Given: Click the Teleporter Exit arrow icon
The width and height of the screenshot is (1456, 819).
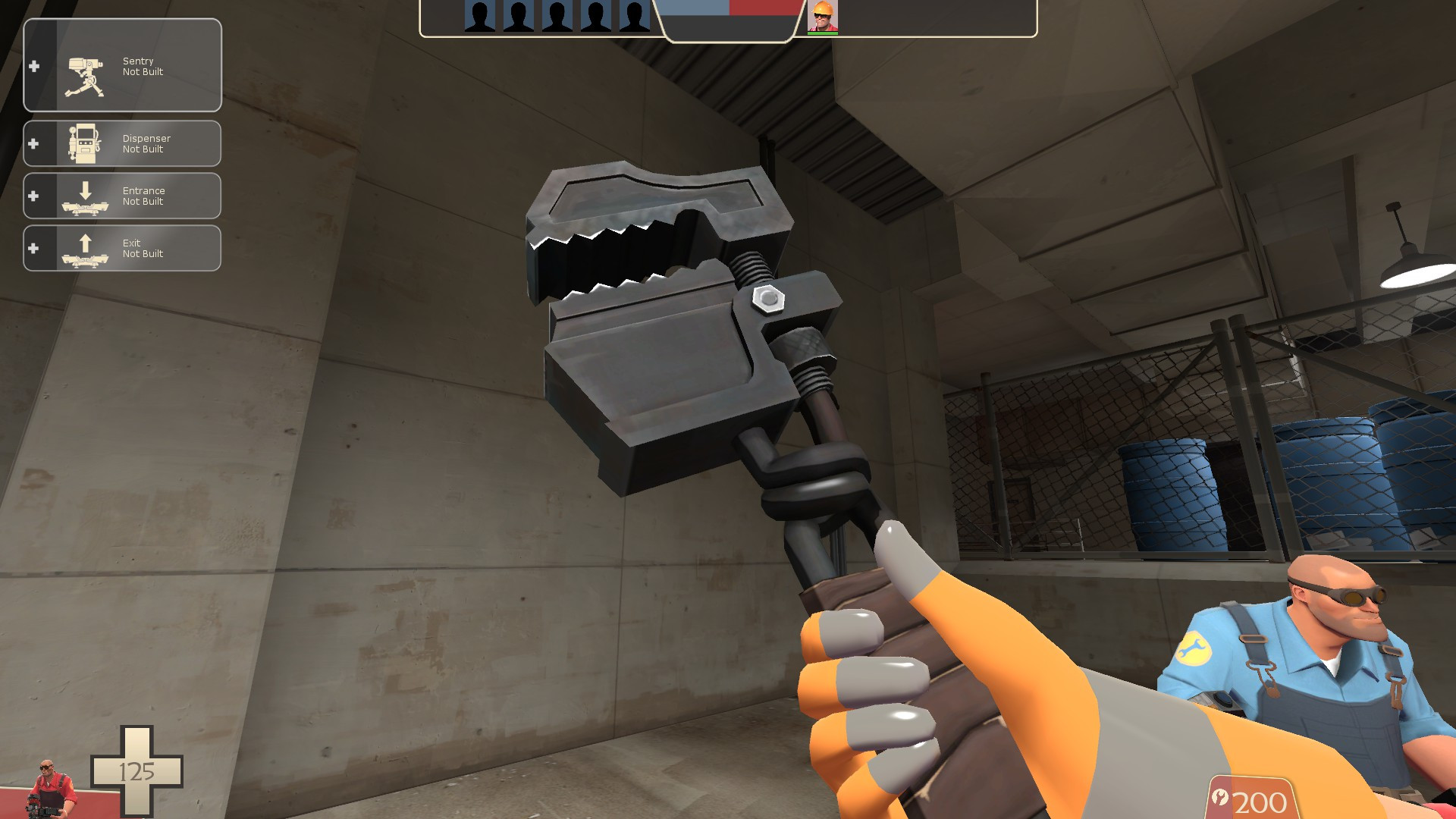Looking at the screenshot, I should point(86,247).
